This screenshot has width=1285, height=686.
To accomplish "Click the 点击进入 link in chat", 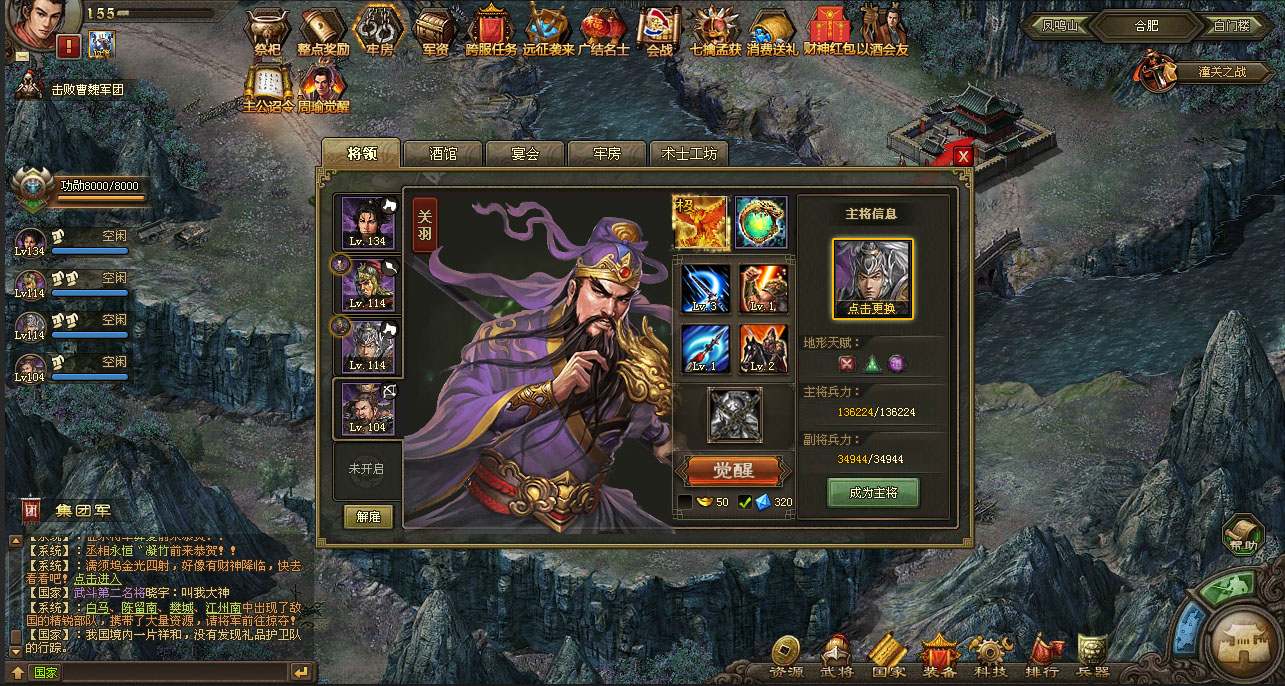I will [x=97, y=578].
